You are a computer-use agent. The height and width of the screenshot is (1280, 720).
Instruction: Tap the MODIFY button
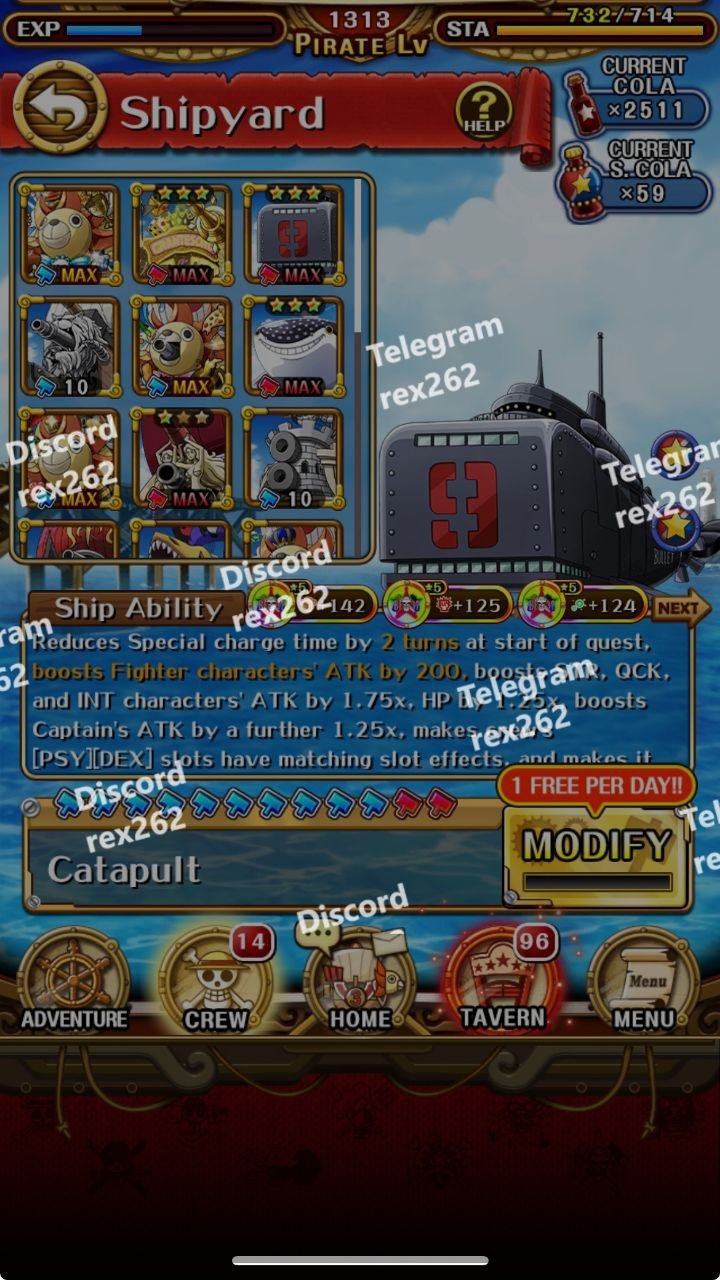click(x=597, y=848)
